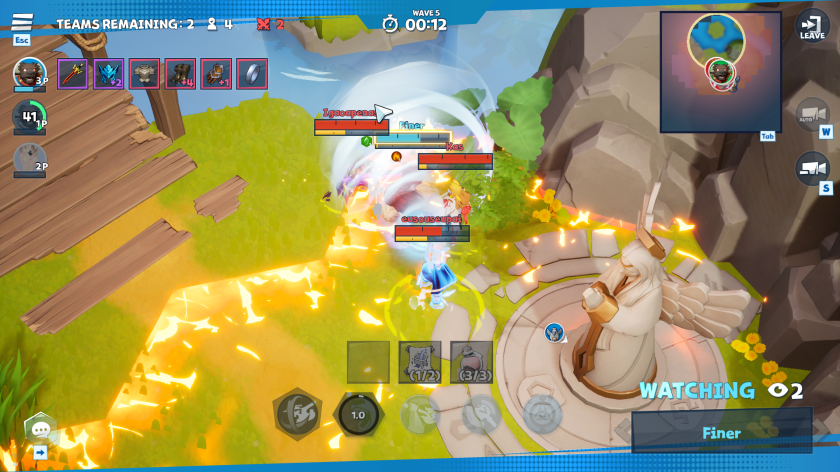Open the minimap

coord(720,71)
